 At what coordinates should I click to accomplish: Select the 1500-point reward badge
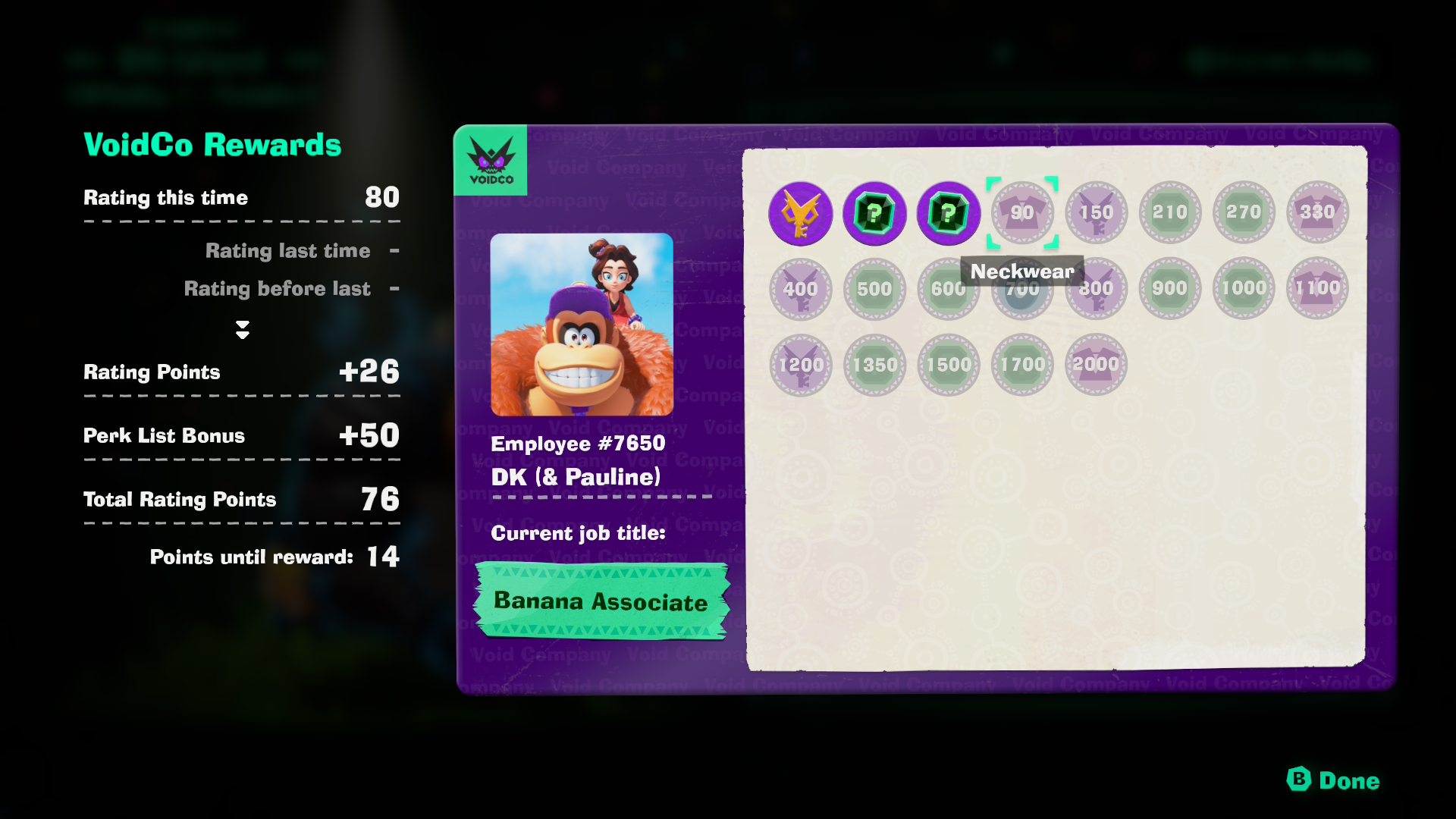coord(948,365)
